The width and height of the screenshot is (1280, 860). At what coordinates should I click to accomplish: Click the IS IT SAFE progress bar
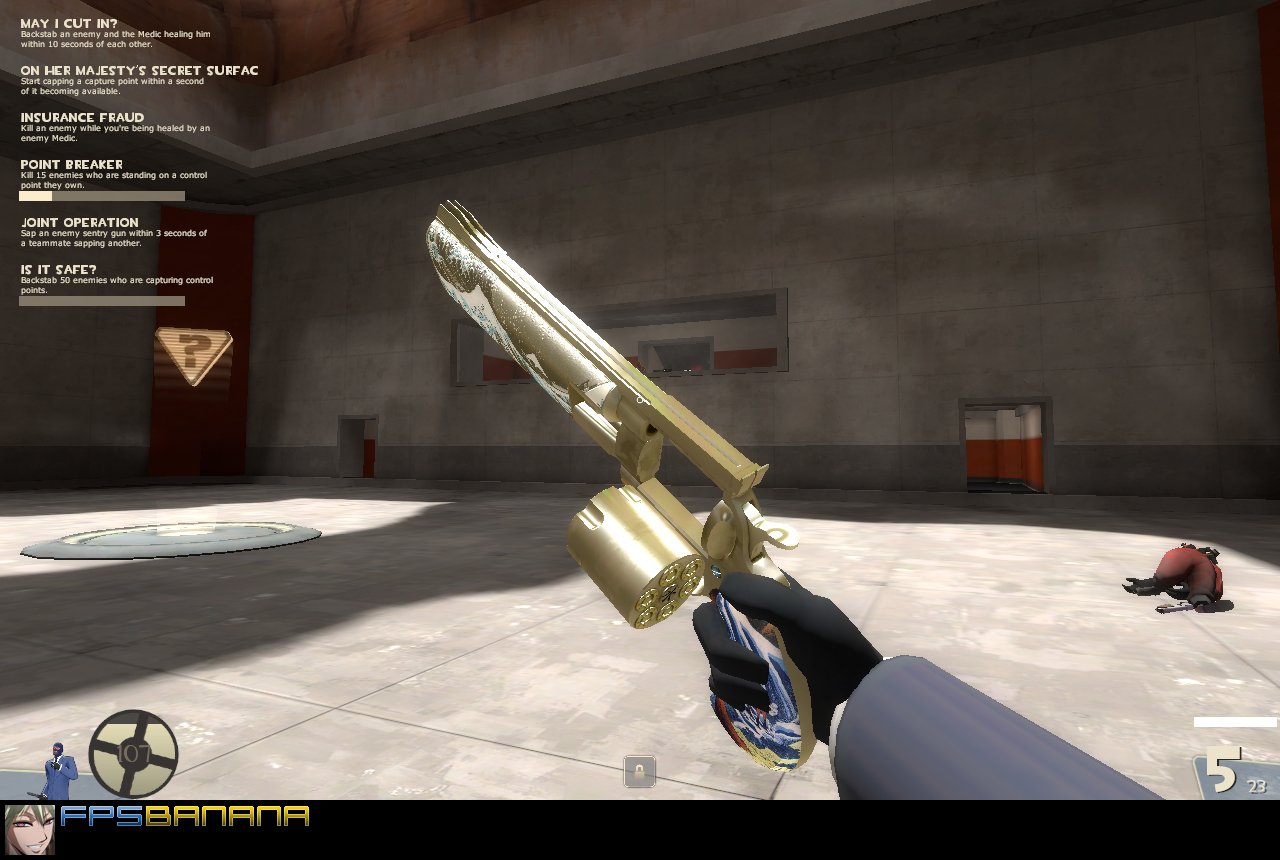100,300
